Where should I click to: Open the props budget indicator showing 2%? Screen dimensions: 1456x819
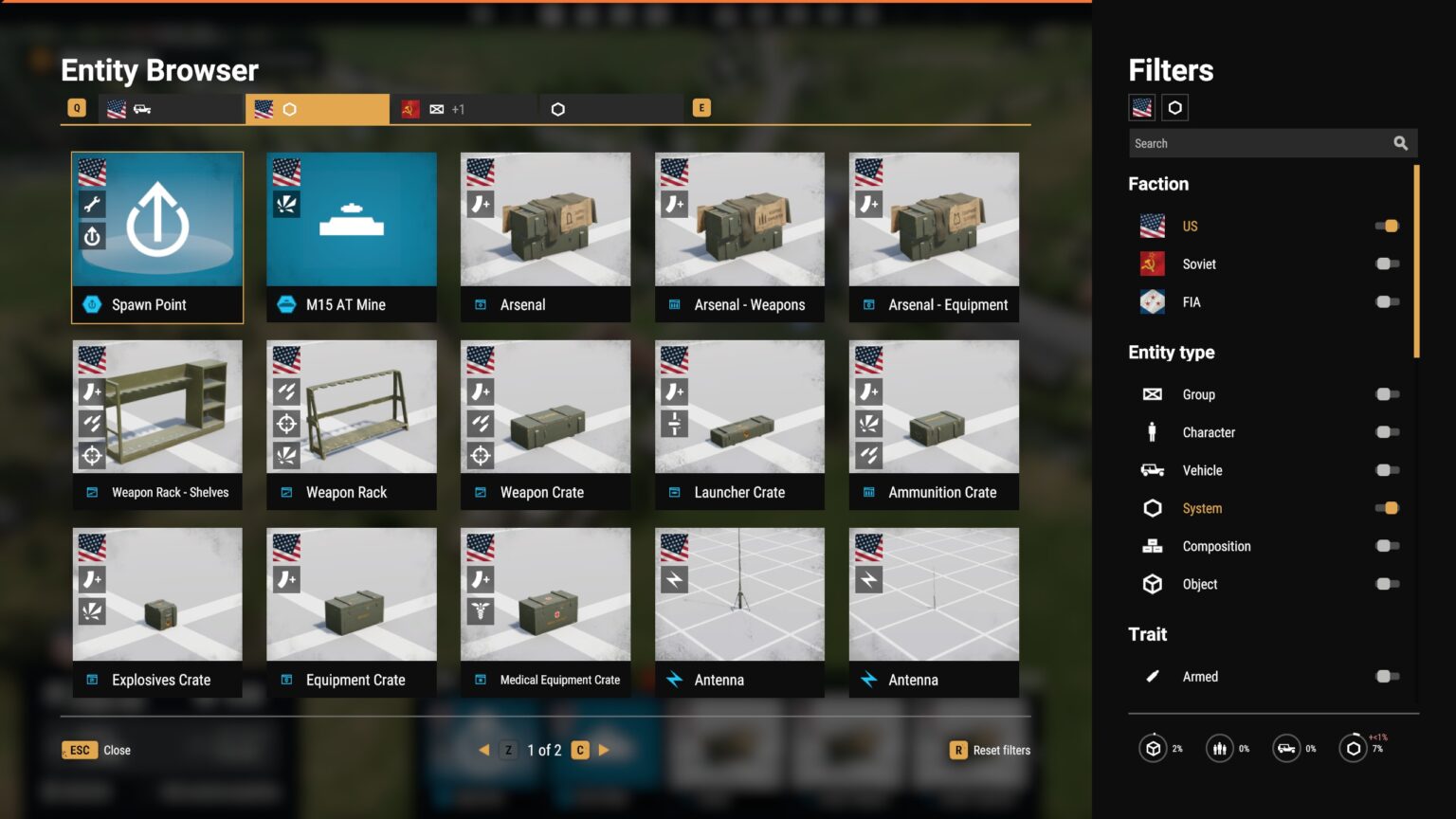click(1153, 748)
